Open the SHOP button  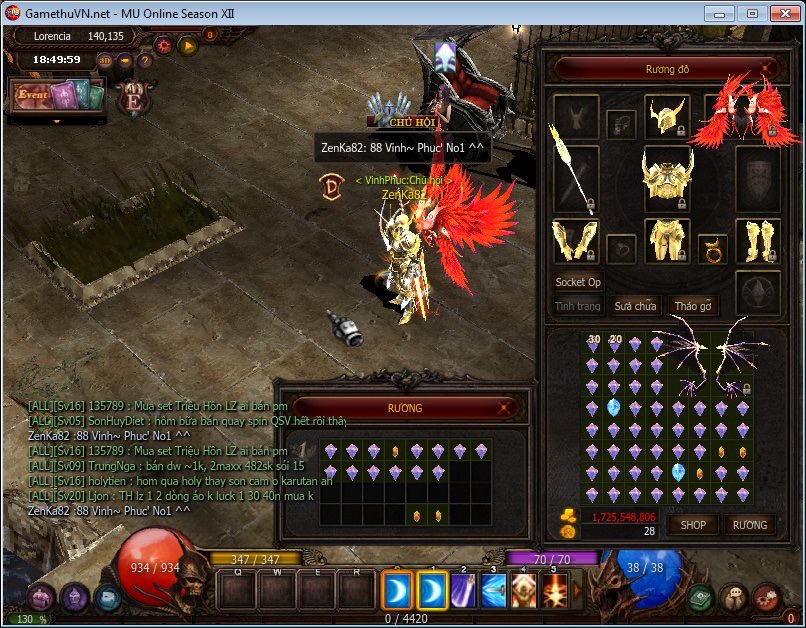[x=693, y=524]
